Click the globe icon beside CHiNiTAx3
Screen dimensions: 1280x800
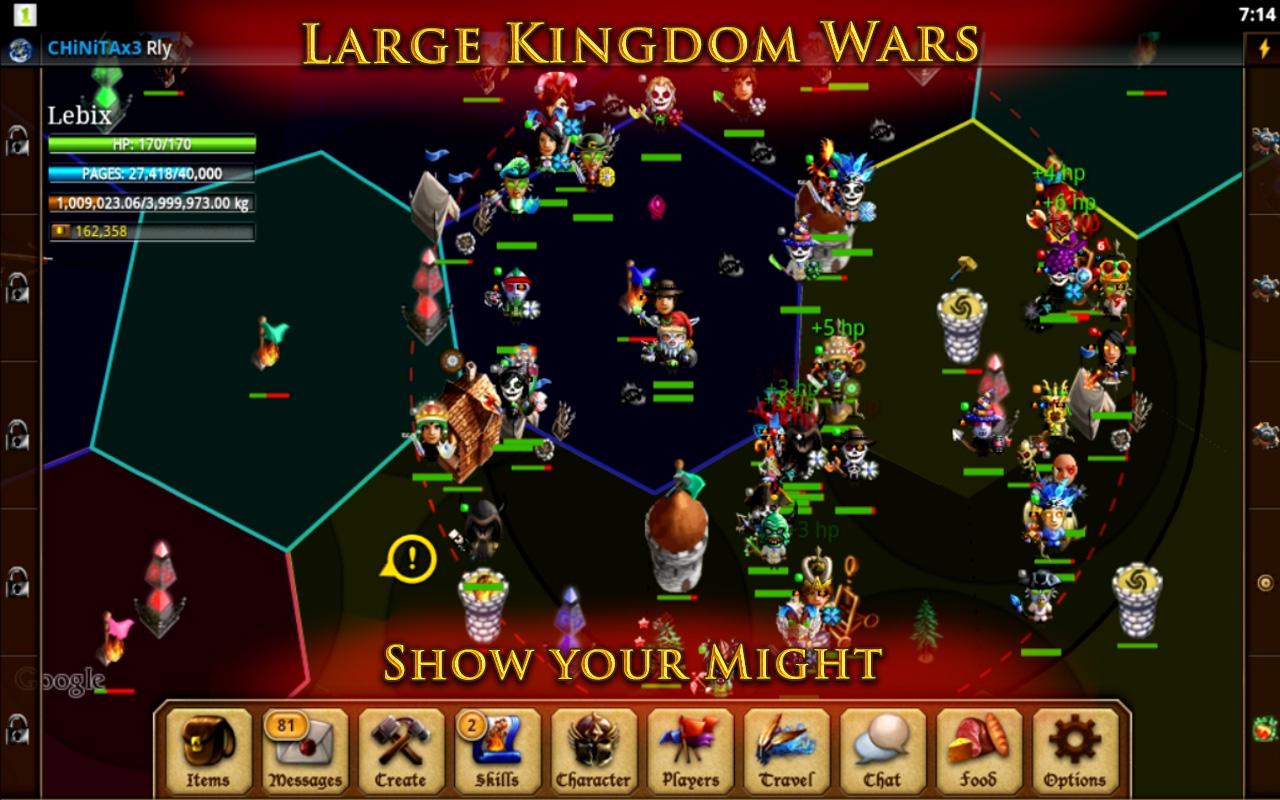[x=20, y=49]
